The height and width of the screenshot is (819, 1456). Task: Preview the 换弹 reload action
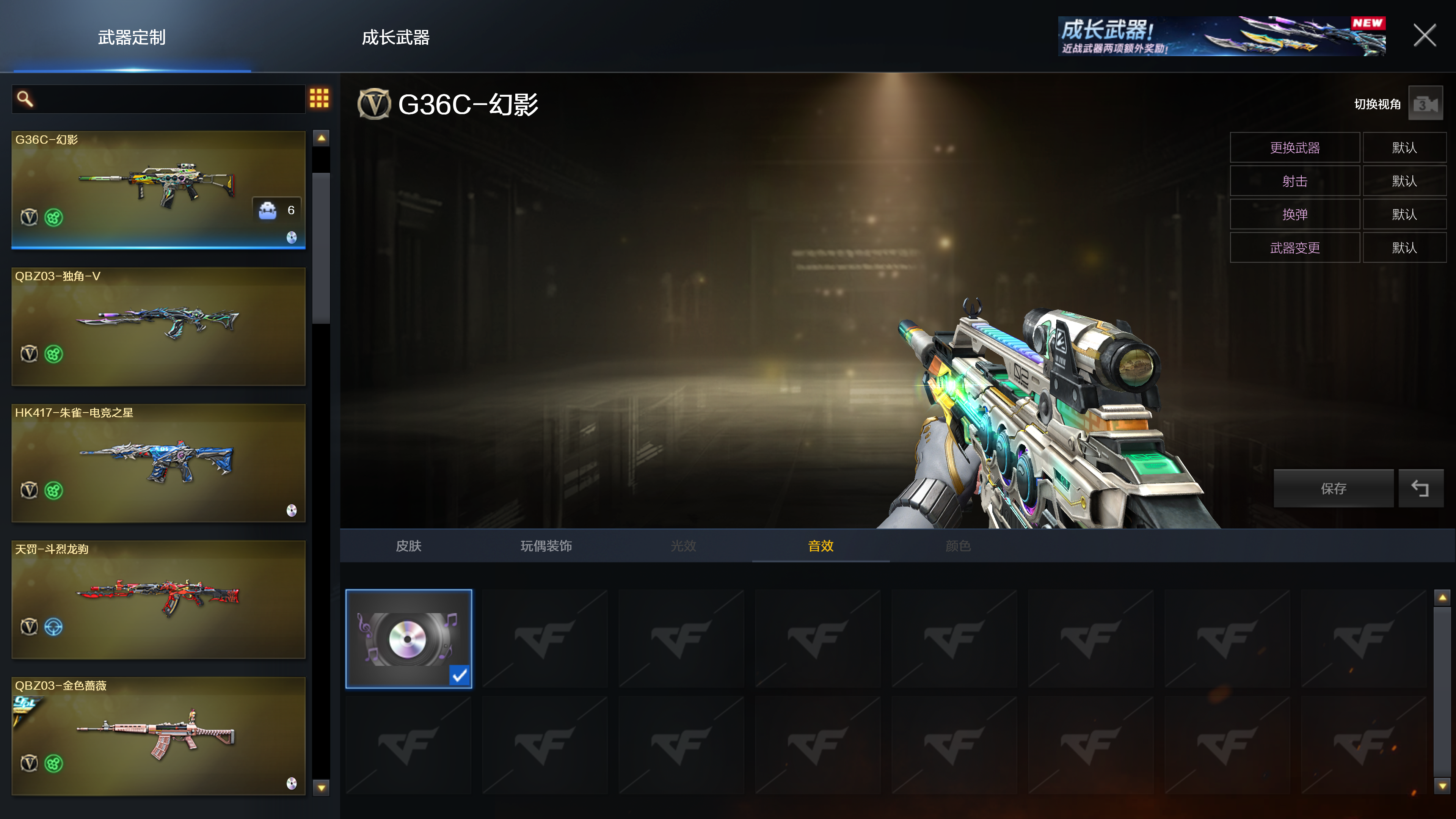[x=1294, y=214]
